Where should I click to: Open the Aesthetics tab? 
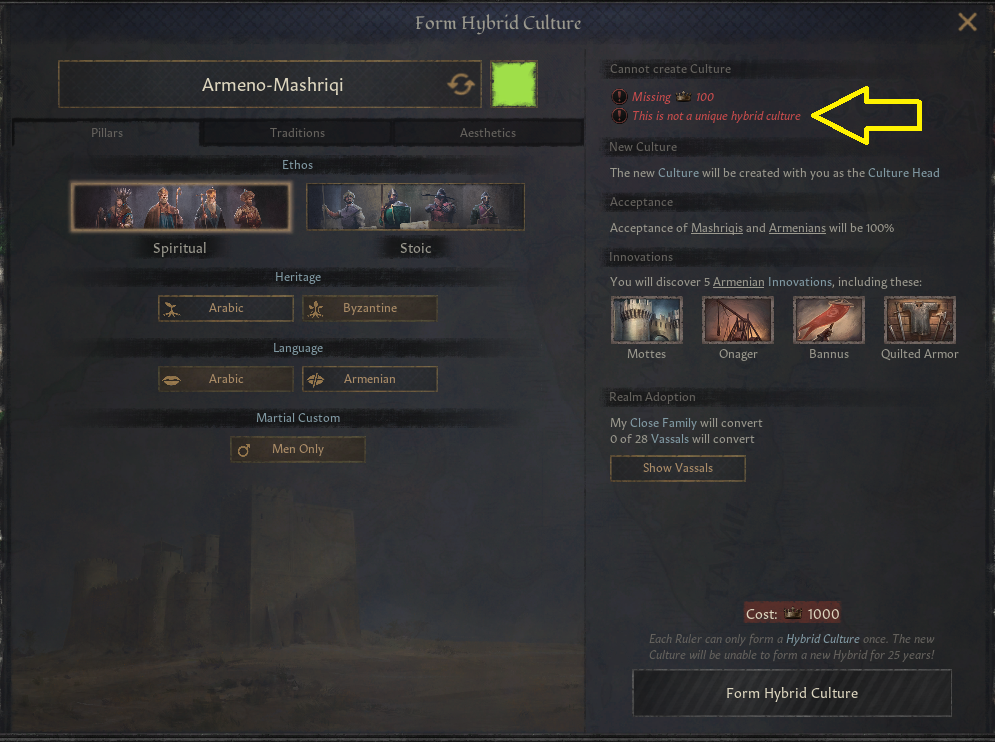click(x=488, y=132)
